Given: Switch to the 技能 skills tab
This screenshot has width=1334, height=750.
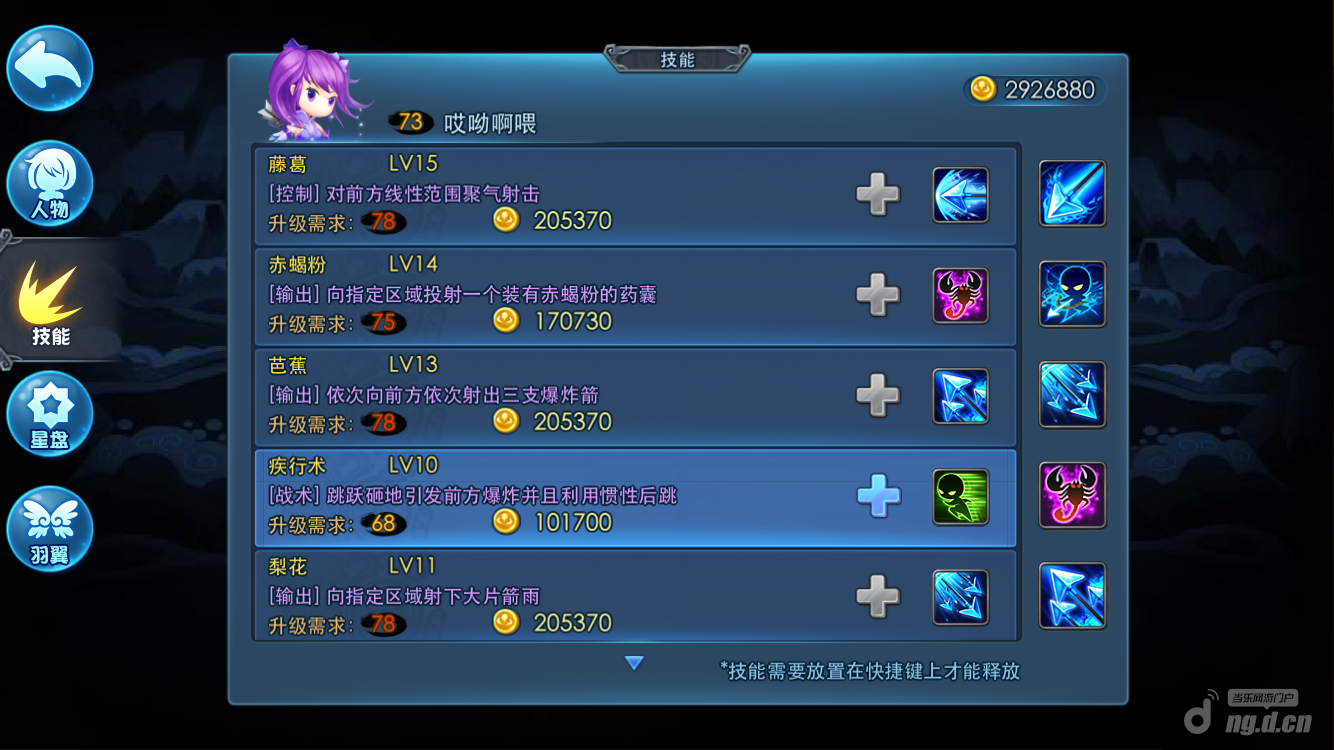Looking at the screenshot, I should [50, 303].
